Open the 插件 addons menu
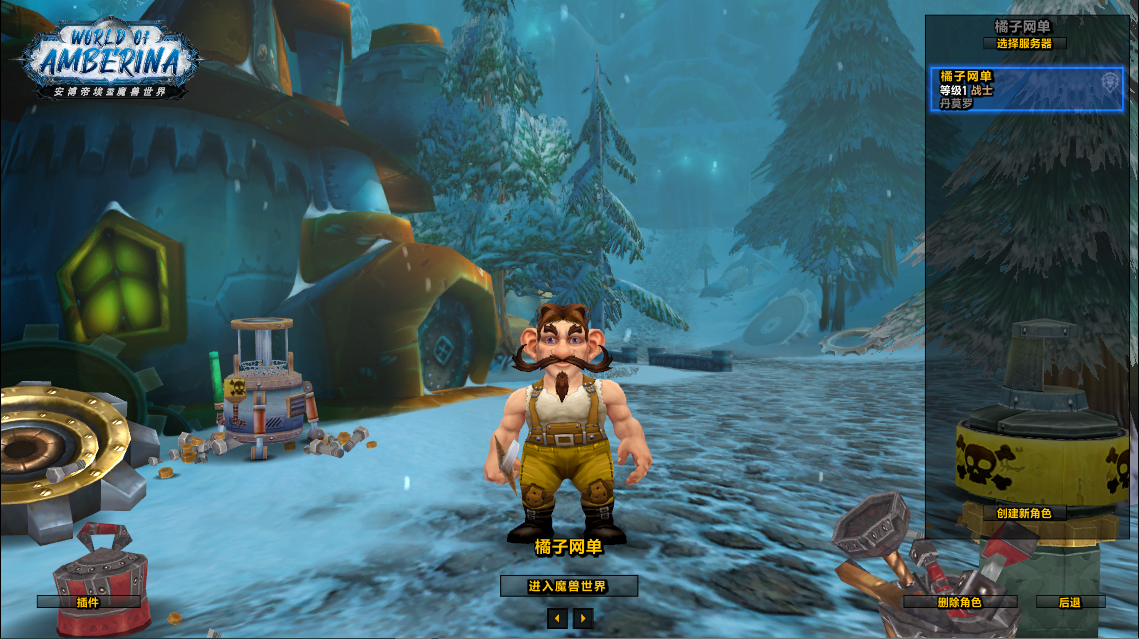The image size is (1139, 639). click(x=88, y=602)
